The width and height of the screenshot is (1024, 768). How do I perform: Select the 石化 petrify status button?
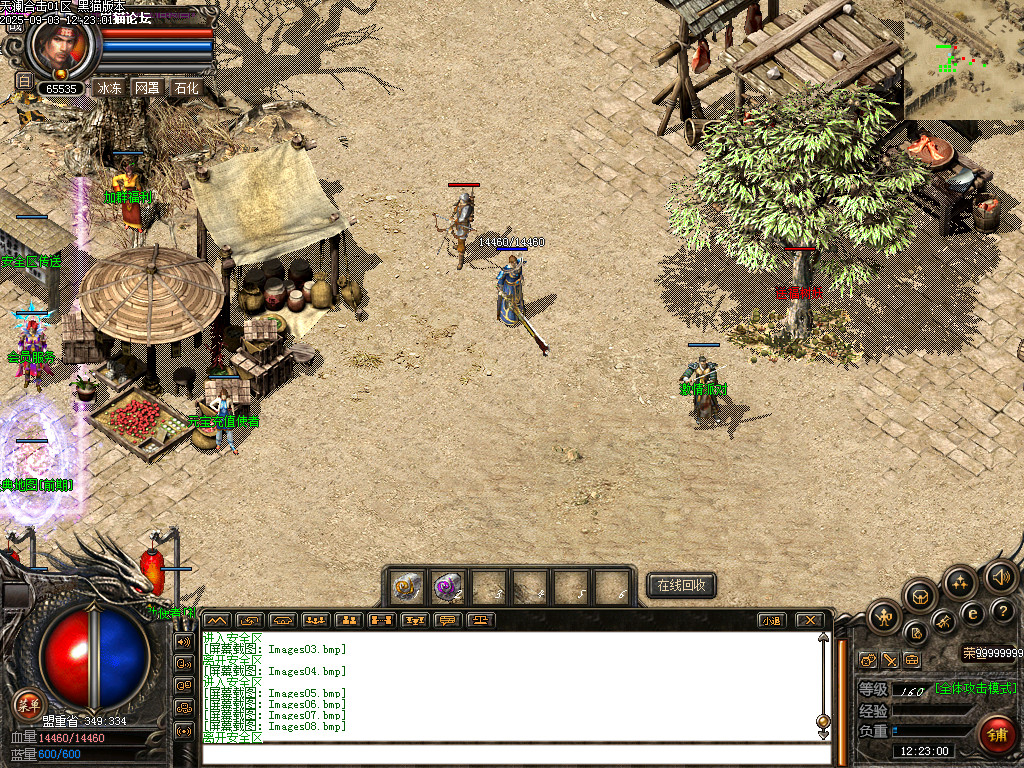(x=186, y=88)
